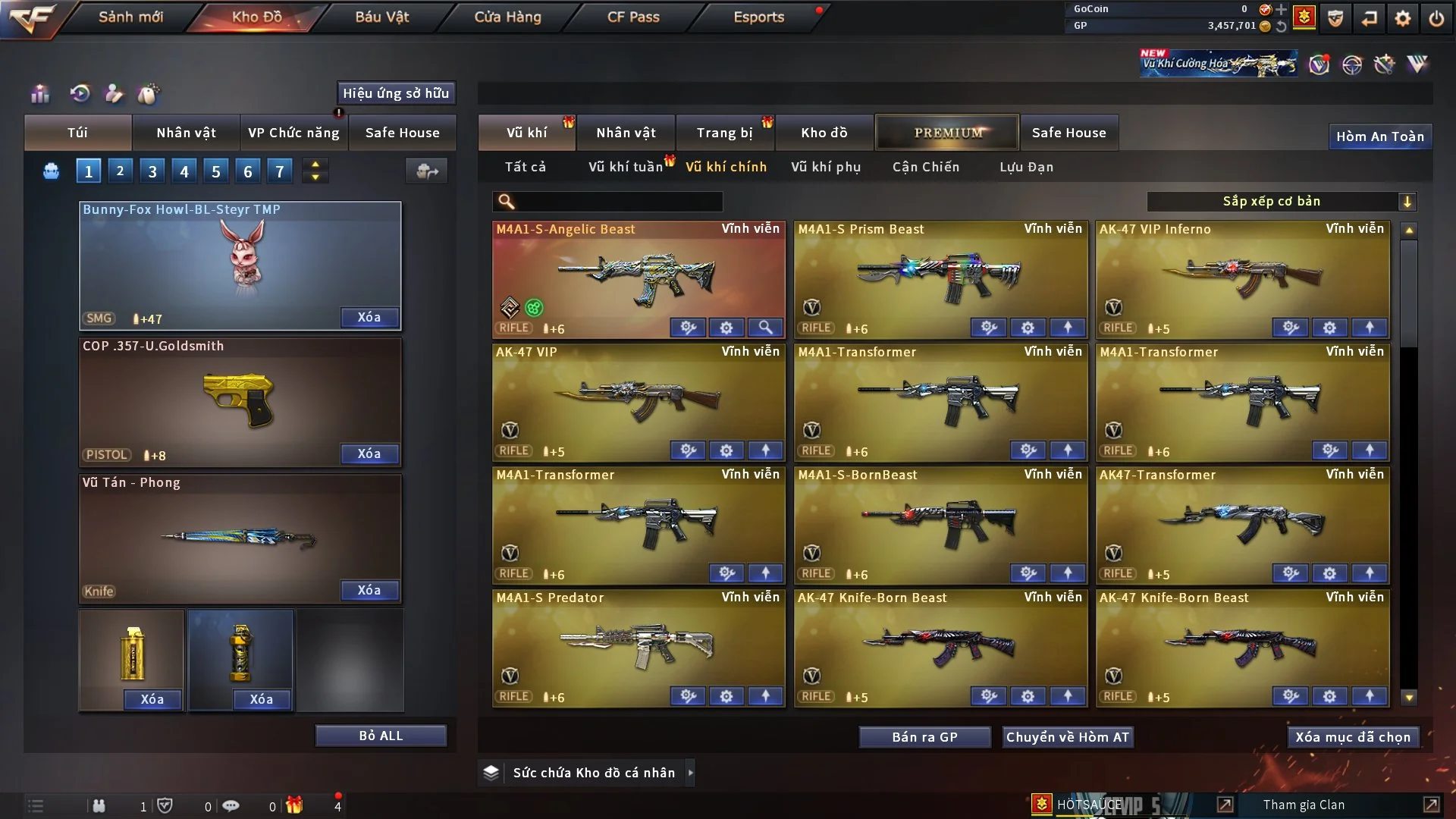Screen dimensions: 1456x819
Task: Go to the CF Pass menu
Action: click(633, 17)
